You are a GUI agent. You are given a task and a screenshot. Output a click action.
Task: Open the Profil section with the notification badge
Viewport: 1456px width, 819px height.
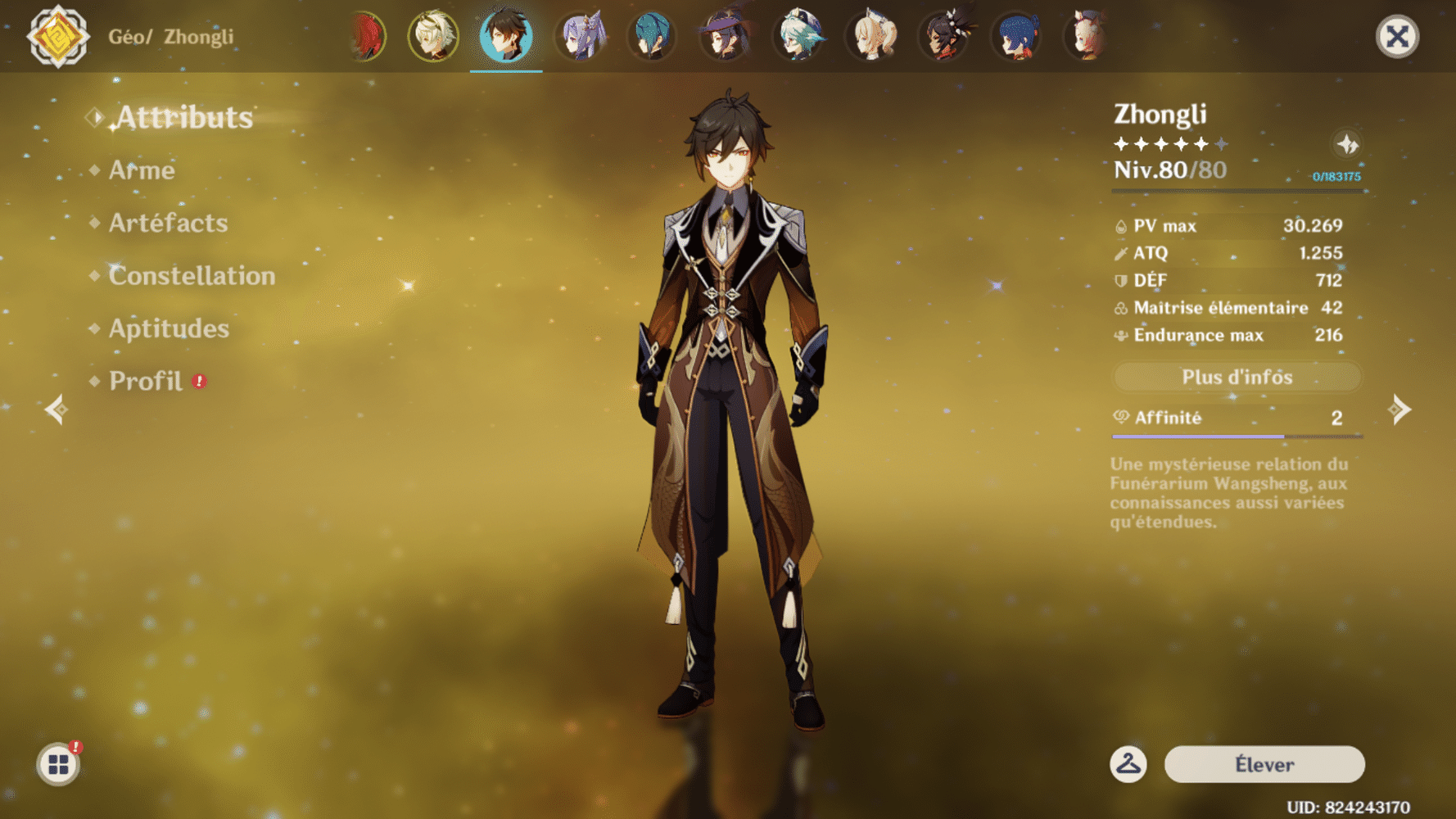[x=147, y=381]
